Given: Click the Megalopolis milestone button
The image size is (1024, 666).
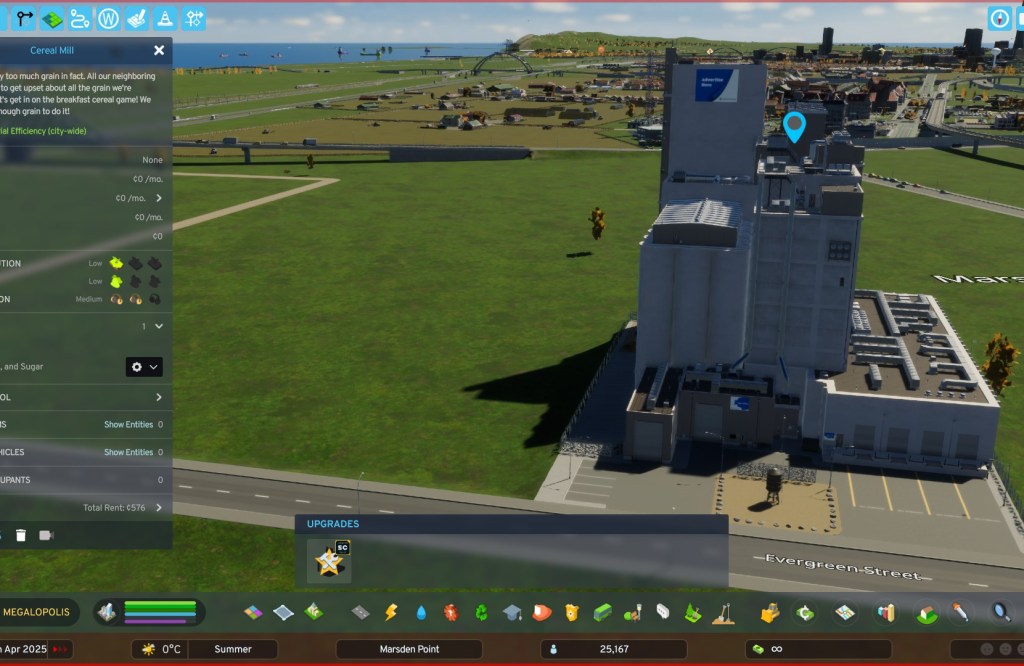Looking at the screenshot, I should pos(36,611).
